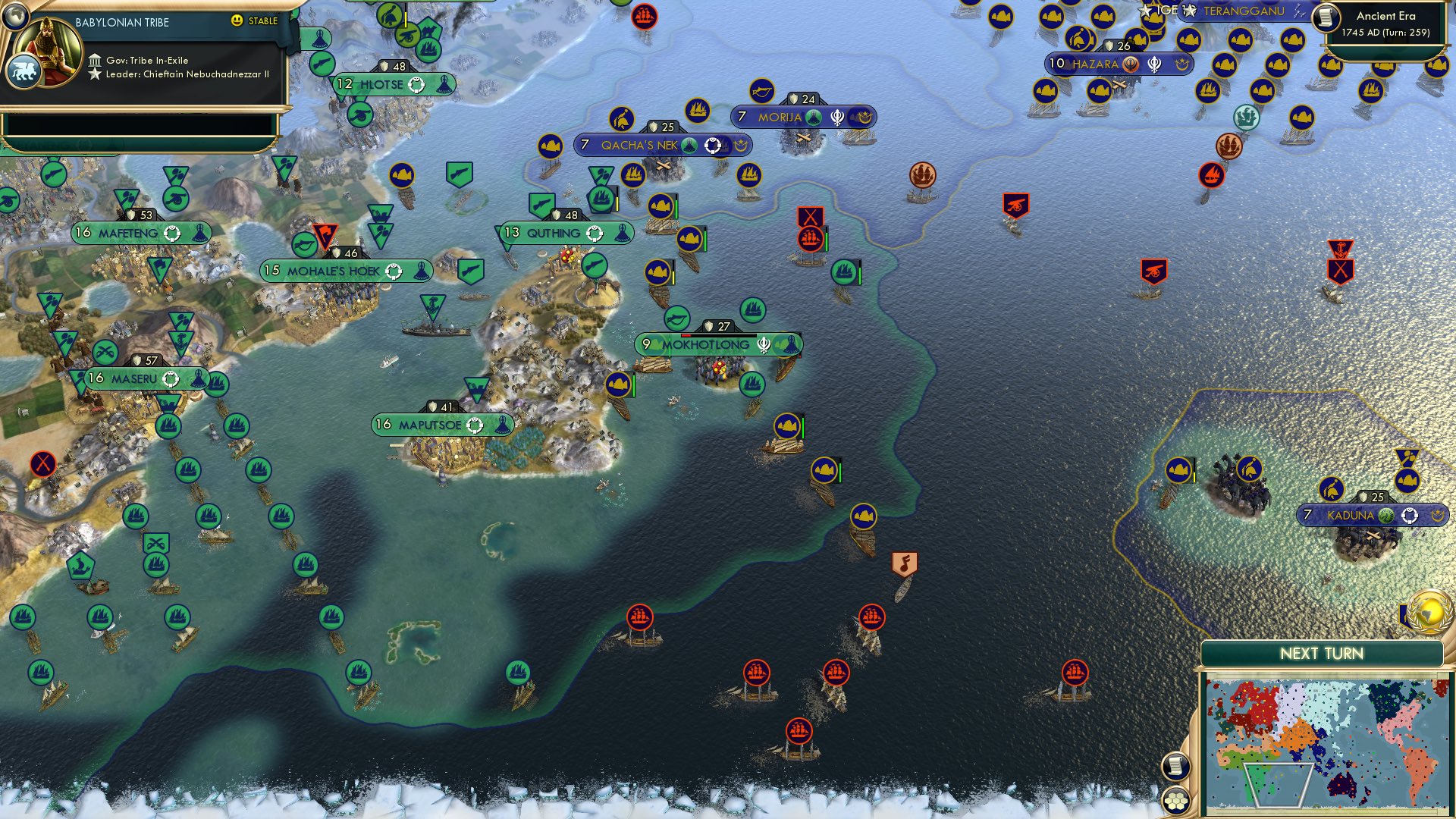Select the Babylonian winged lion emblem

point(26,72)
